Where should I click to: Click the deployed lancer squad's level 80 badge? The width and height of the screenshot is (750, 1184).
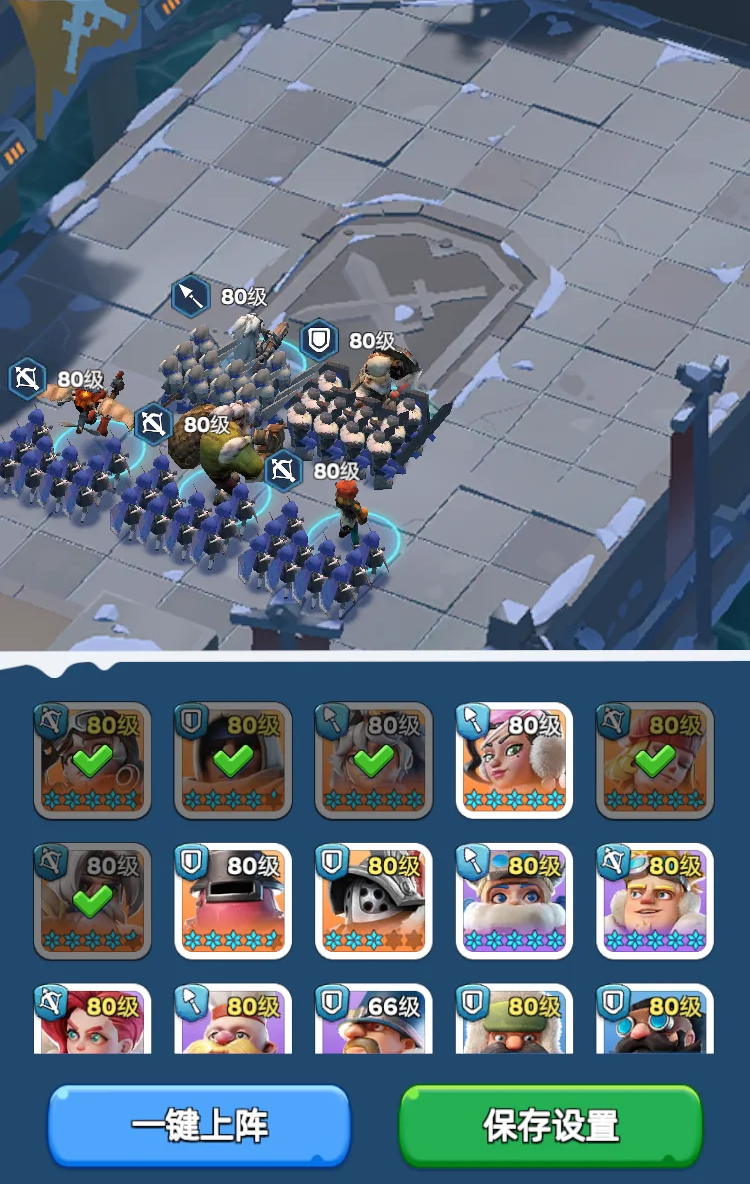coord(189,296)
